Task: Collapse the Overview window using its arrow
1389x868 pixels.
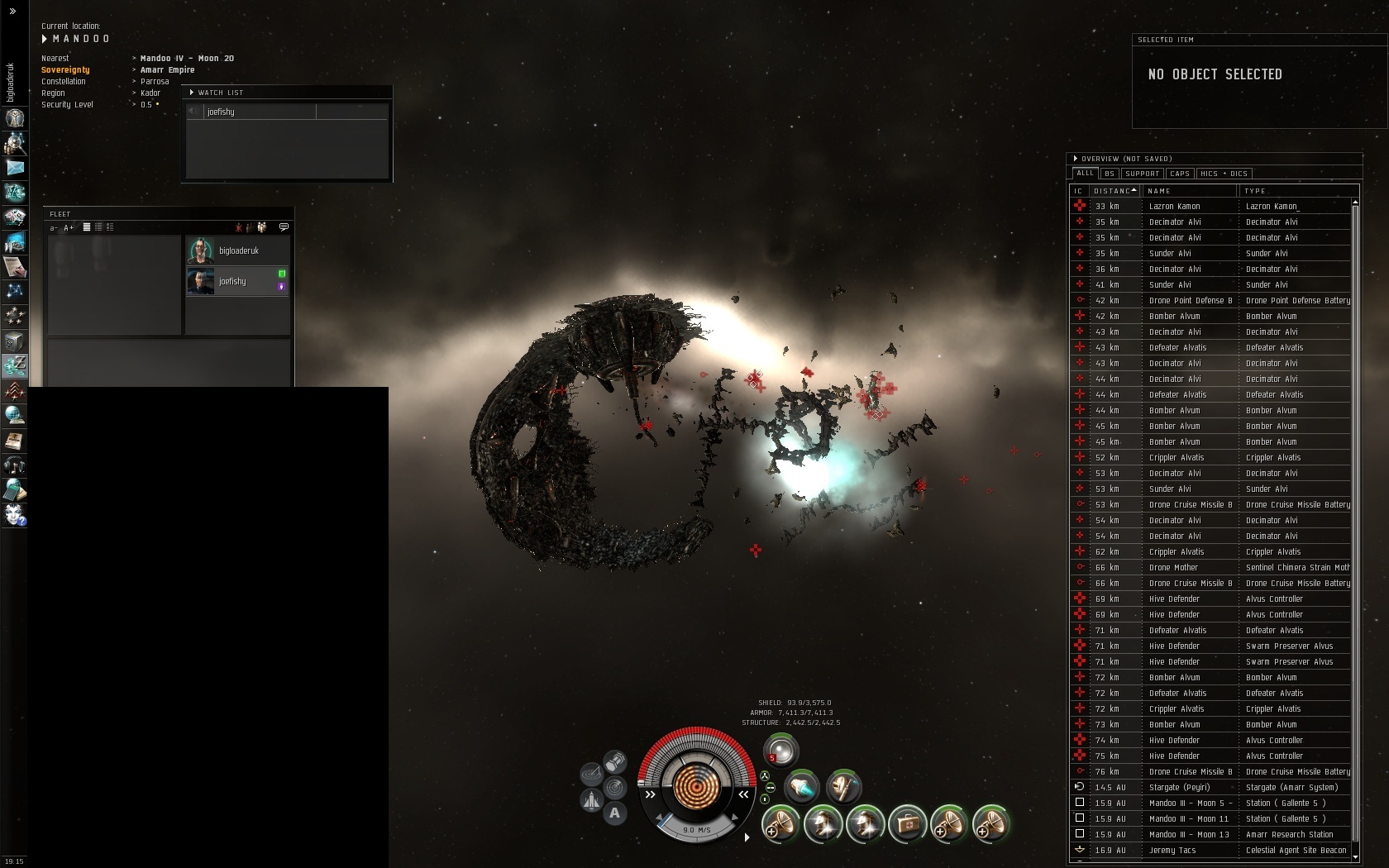Action: [x=1075, y=159]
